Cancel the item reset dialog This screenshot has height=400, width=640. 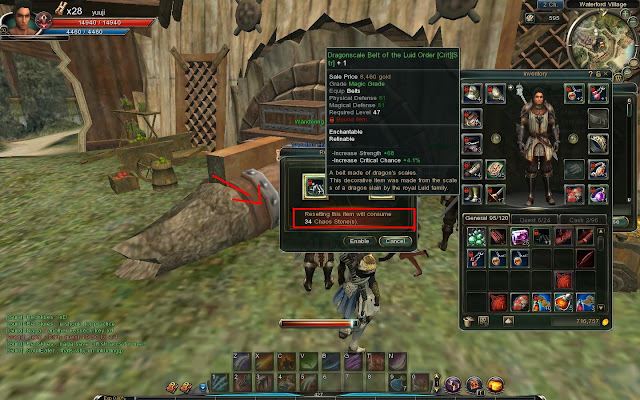point(395,241)
